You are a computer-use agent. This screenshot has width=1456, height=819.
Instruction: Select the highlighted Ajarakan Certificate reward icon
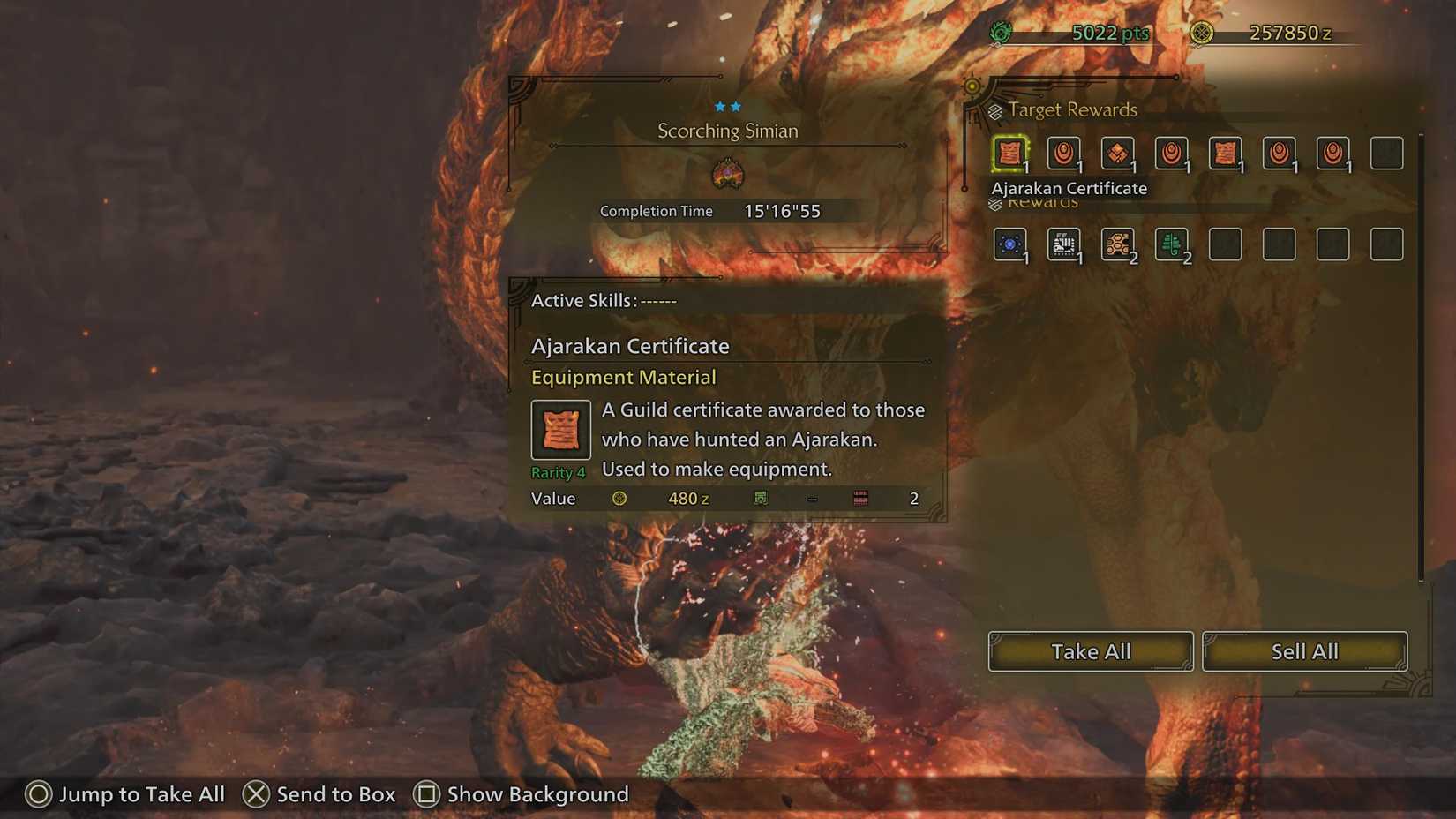pyautogui.click(x=1009, y=153)
